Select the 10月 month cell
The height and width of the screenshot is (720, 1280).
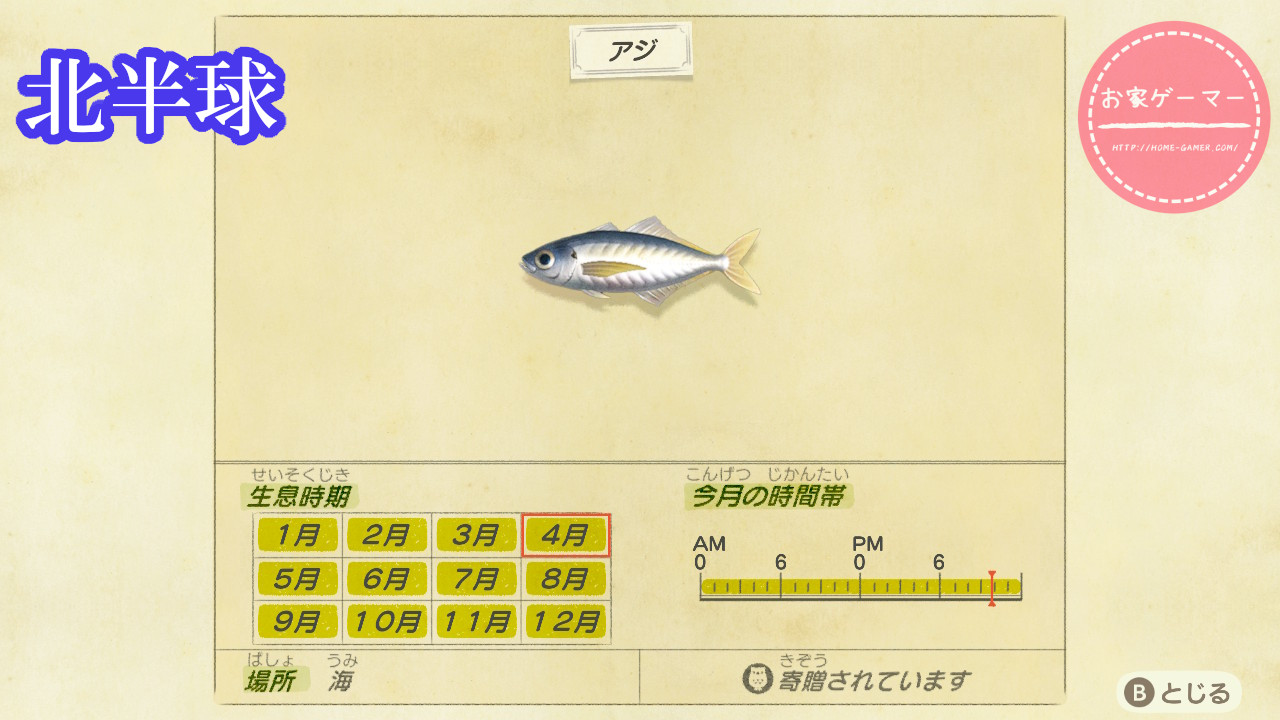pos(386,621)
